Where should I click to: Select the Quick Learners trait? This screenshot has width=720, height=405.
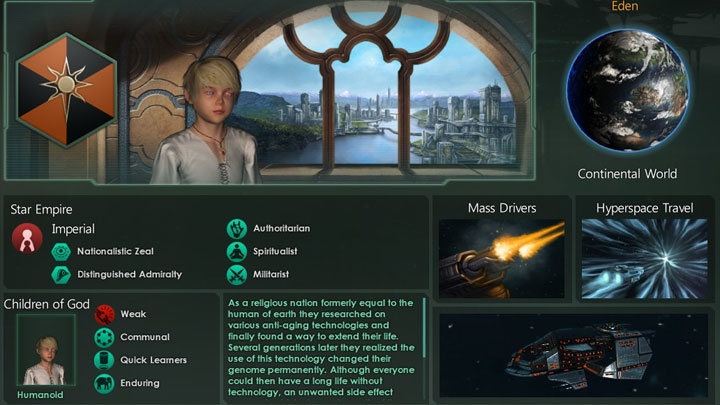pyautogui.click(x=104, y=360)
